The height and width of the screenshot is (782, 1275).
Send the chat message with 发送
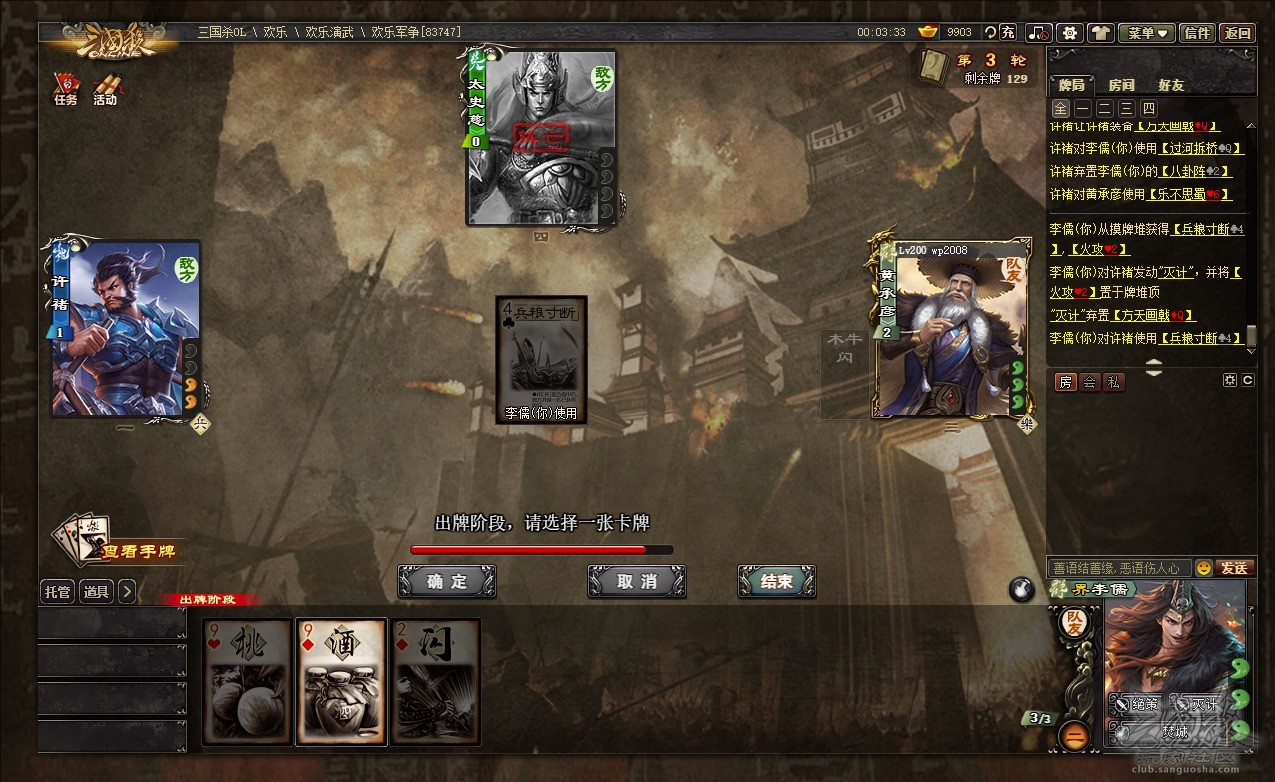1234,568
